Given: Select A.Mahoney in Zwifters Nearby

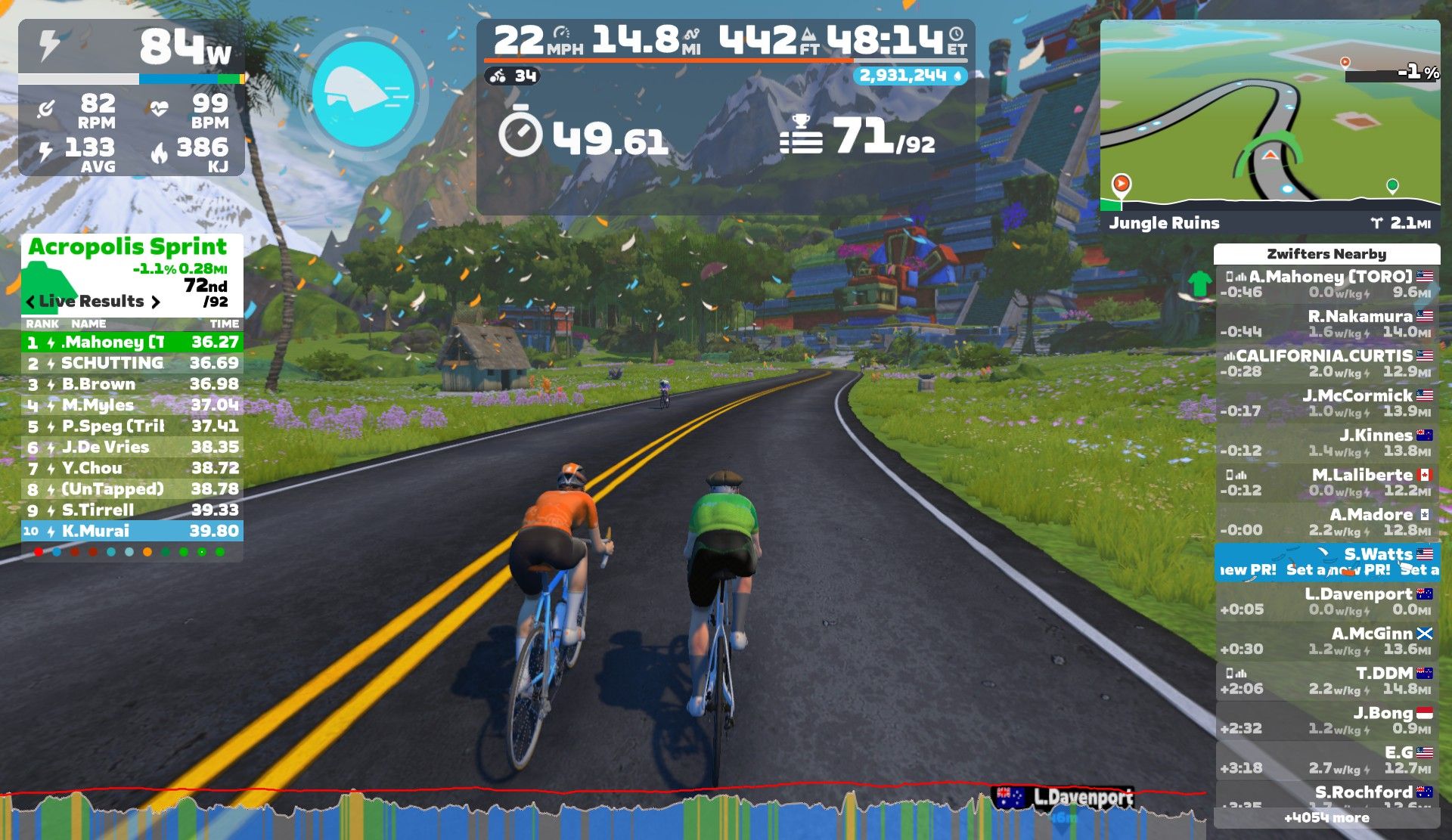Looking at the screenshot, I should click(1327, 284).
